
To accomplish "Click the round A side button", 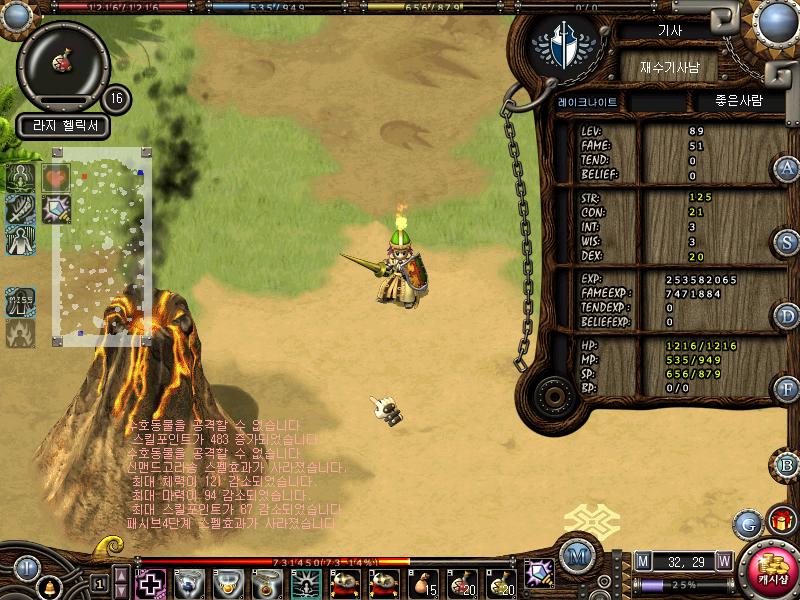I will [x=787, y=169].
